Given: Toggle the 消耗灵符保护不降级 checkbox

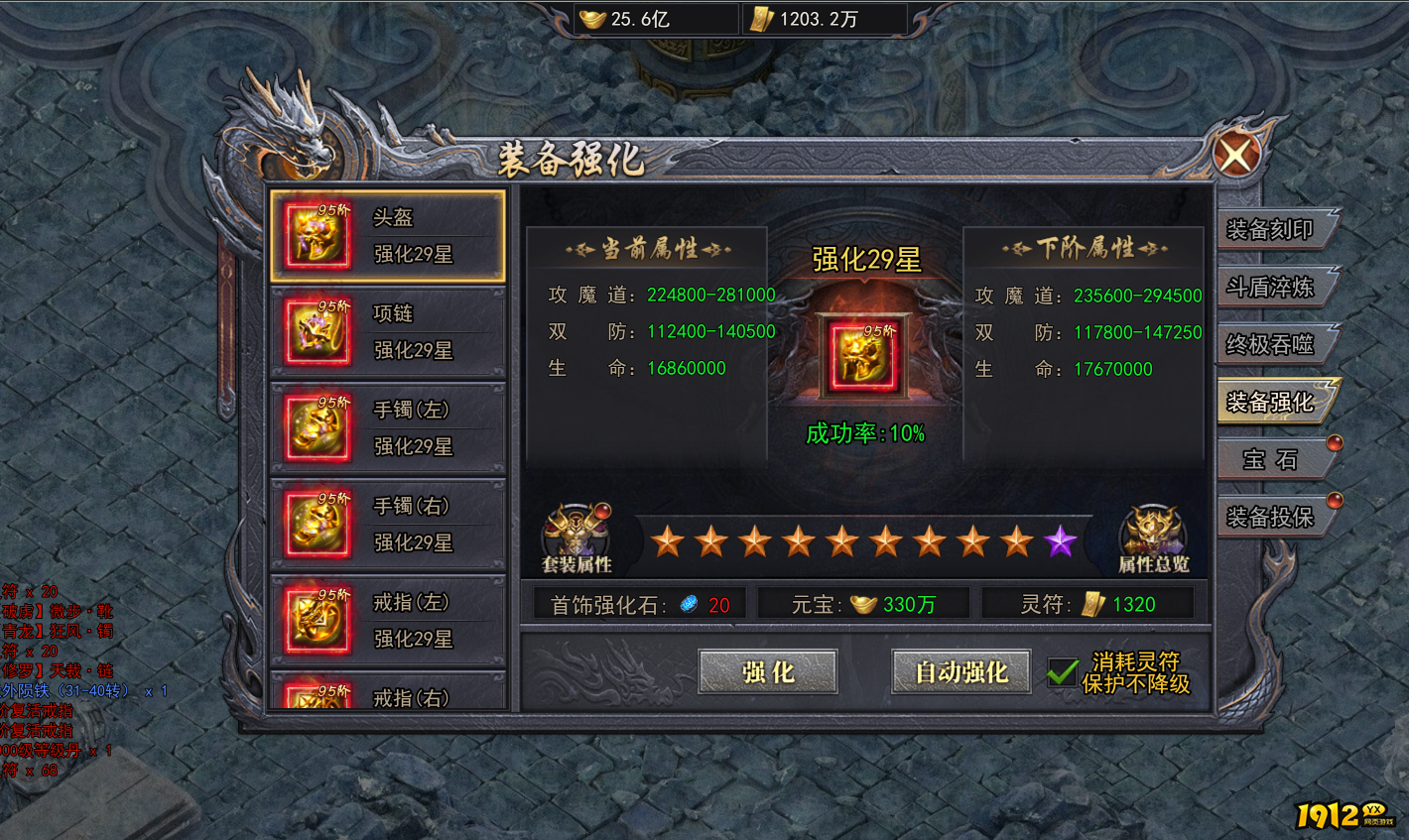Looking at the screenshot, I should point(1063,672).
